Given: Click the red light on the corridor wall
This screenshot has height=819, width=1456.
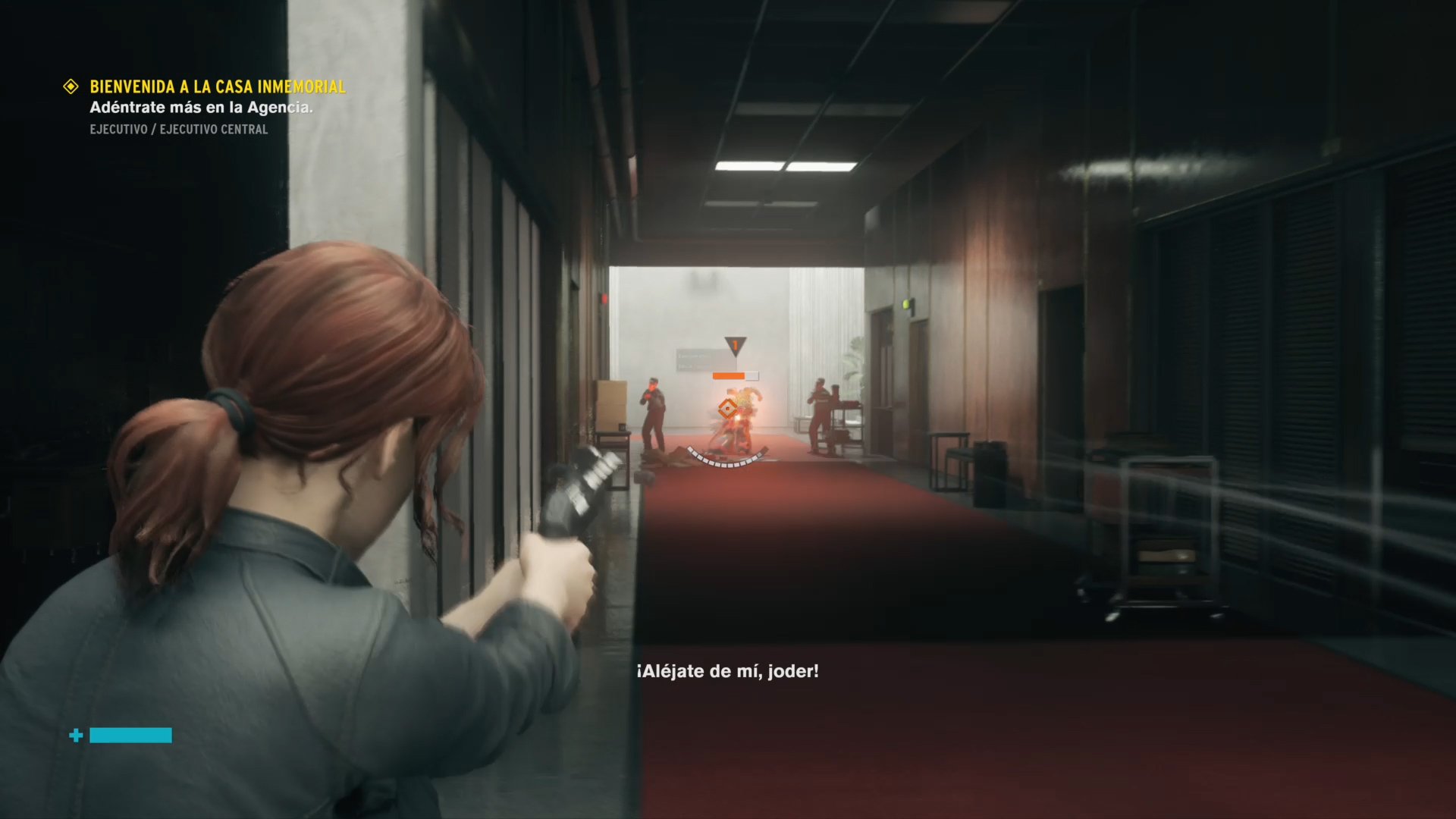Looking at the screenshot, I should coord(603,298).
